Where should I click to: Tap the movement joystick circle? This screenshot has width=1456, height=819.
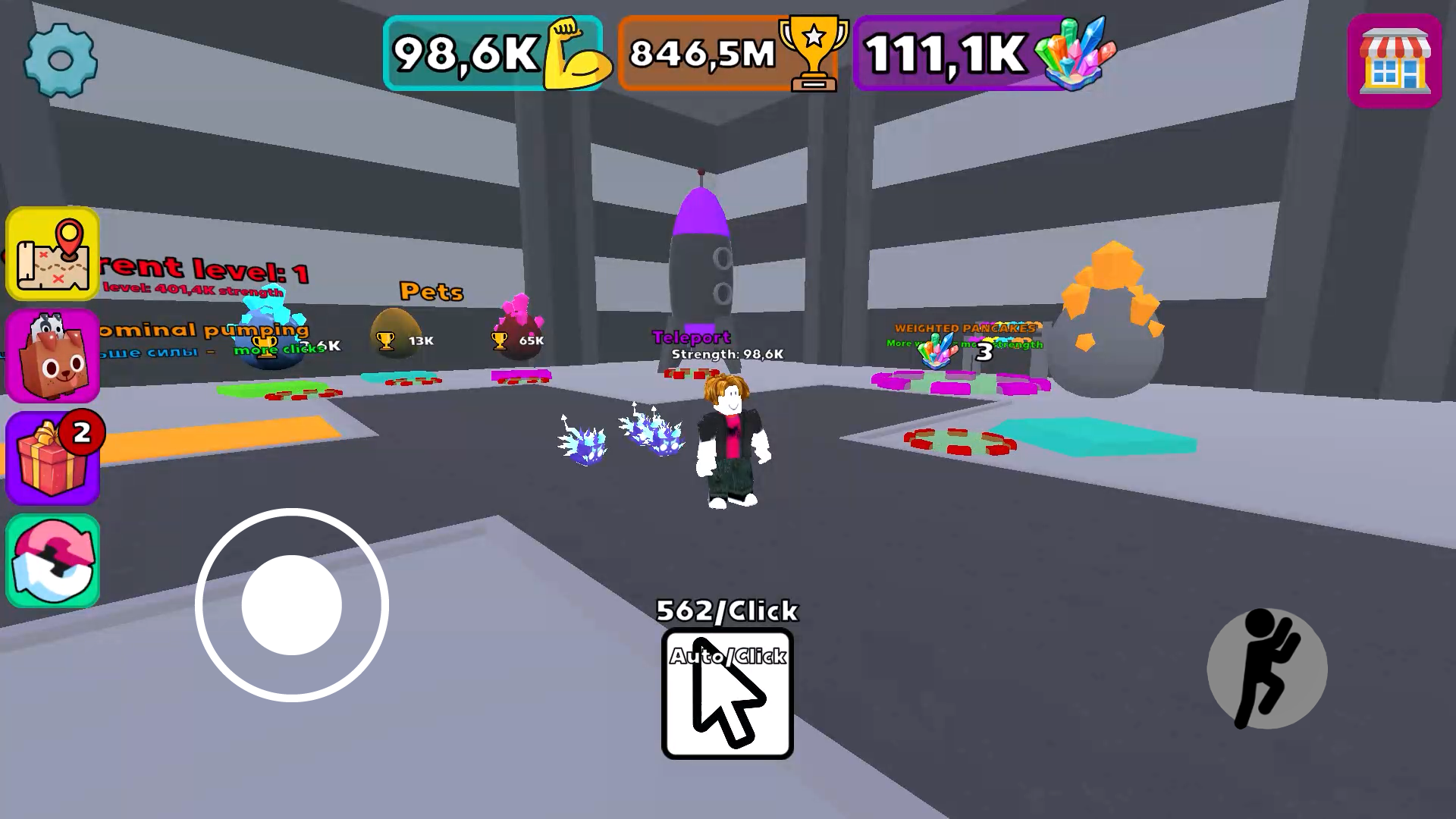tap(290, 604)
